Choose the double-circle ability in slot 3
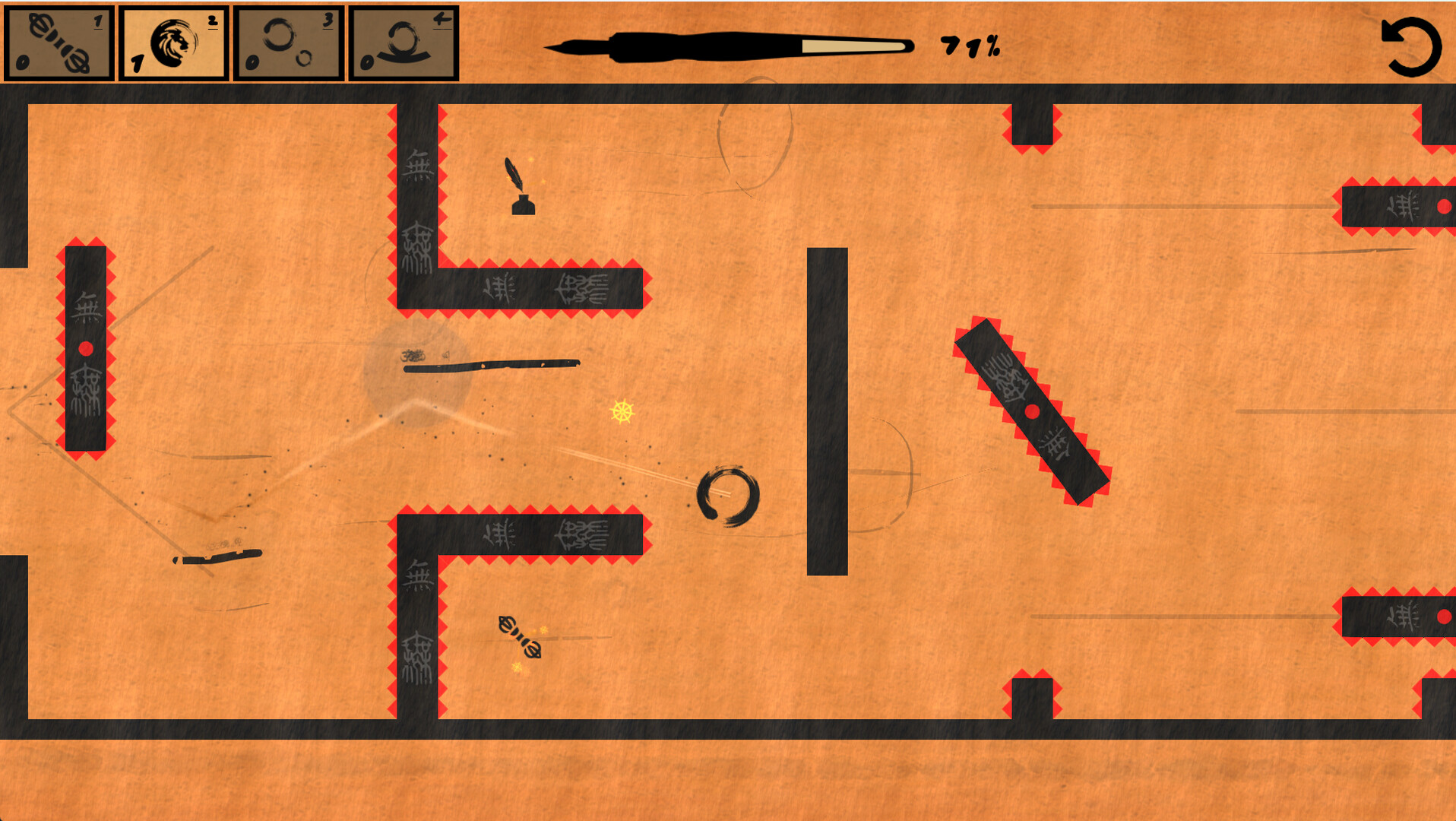The image size is (1456, 821). pyautogui.click(x=287, y=42)
